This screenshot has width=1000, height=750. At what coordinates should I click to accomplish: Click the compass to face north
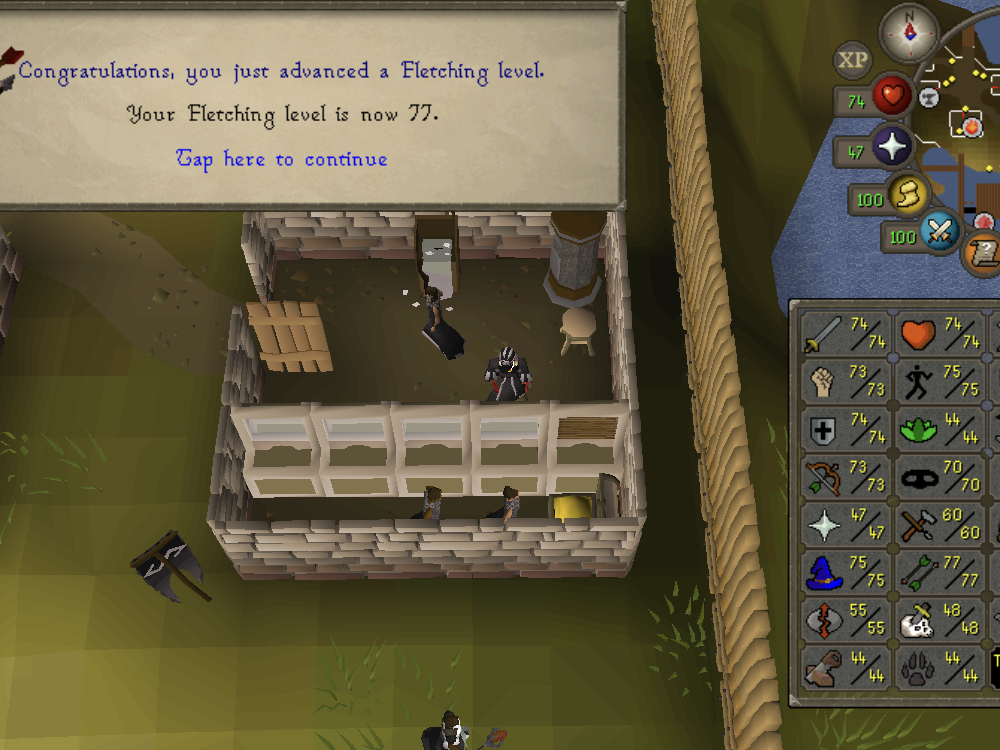[909, 32]
